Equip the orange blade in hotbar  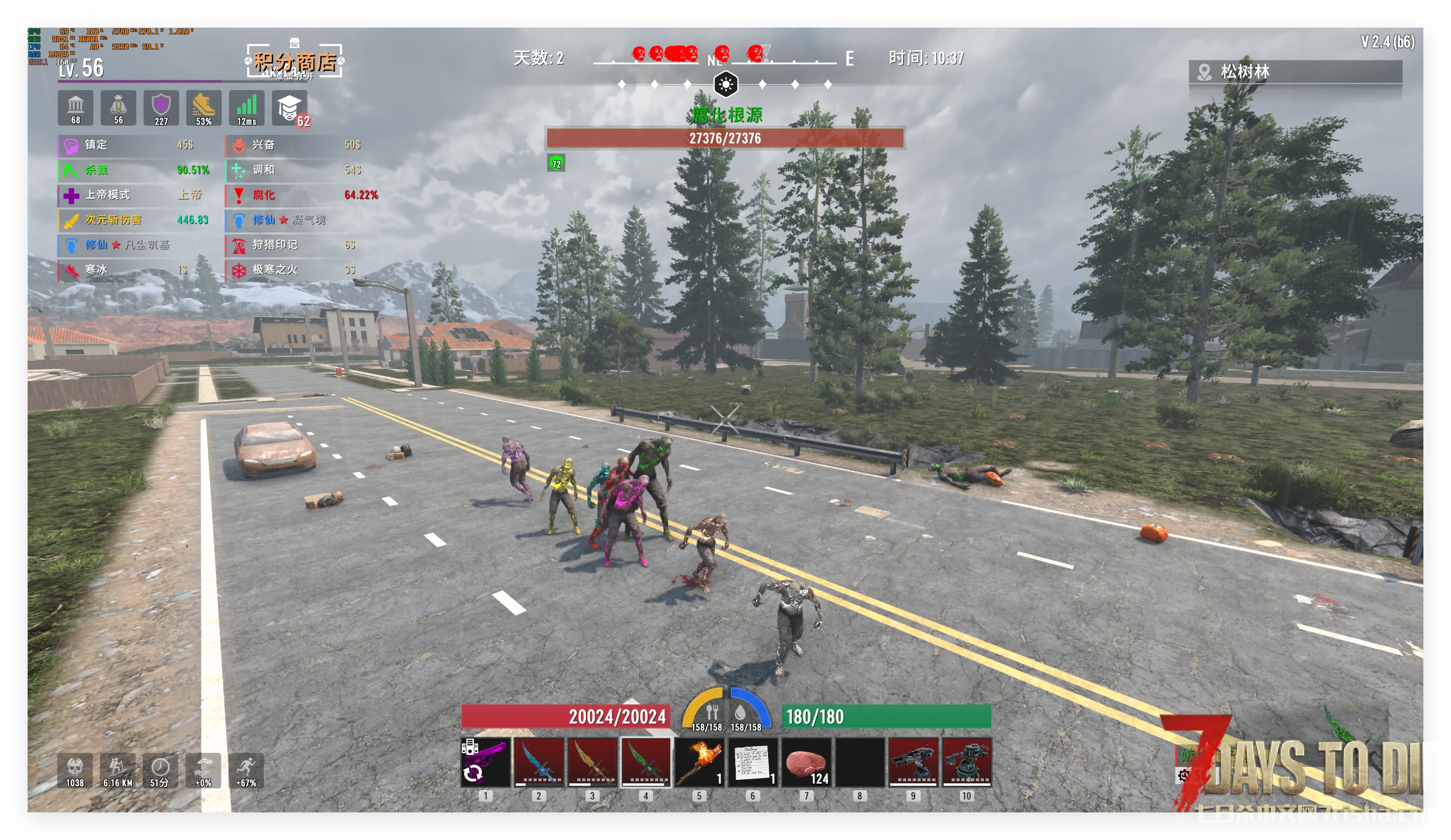point(592,762)
